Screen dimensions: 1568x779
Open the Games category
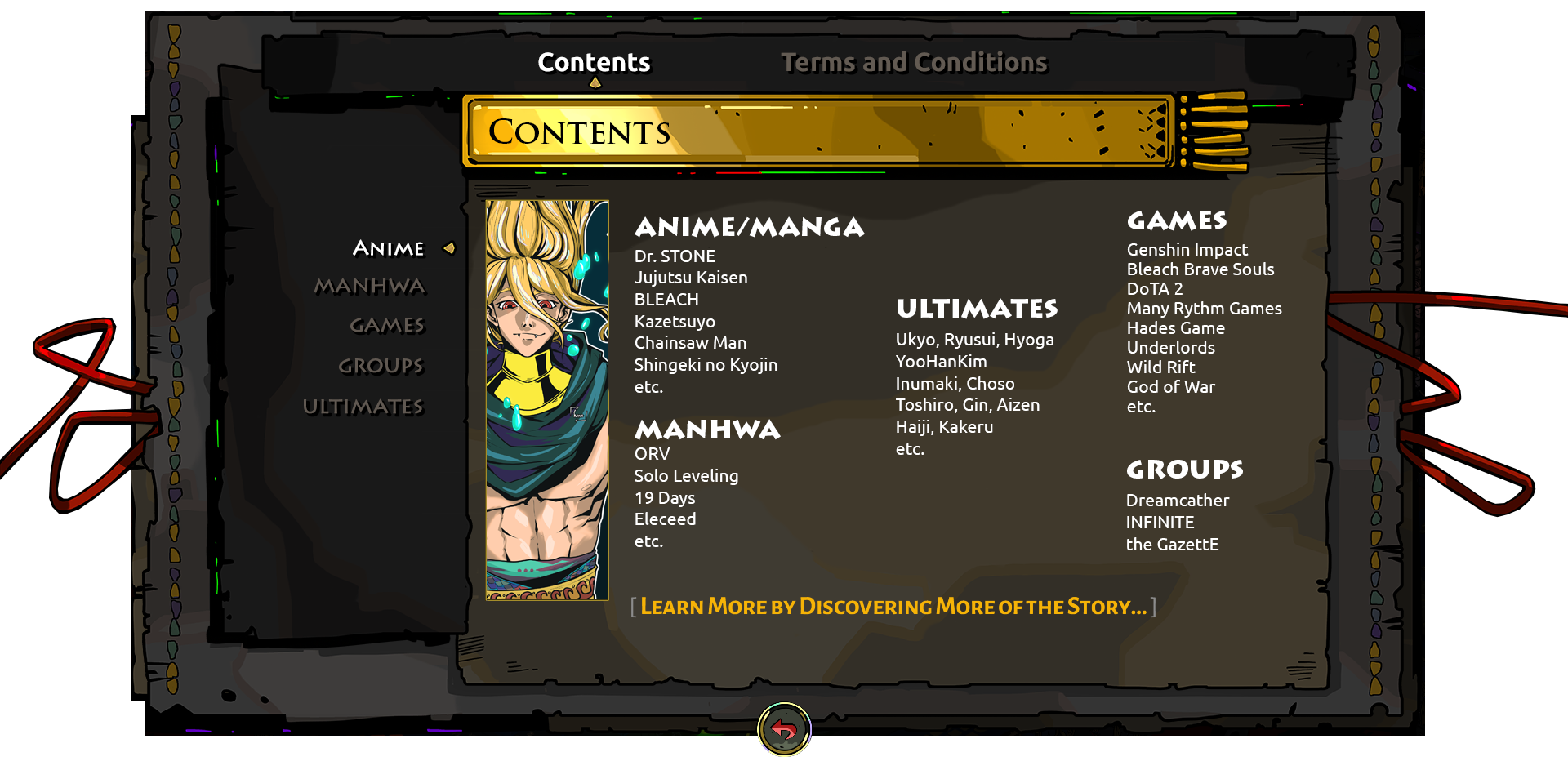tap(387, 326)
